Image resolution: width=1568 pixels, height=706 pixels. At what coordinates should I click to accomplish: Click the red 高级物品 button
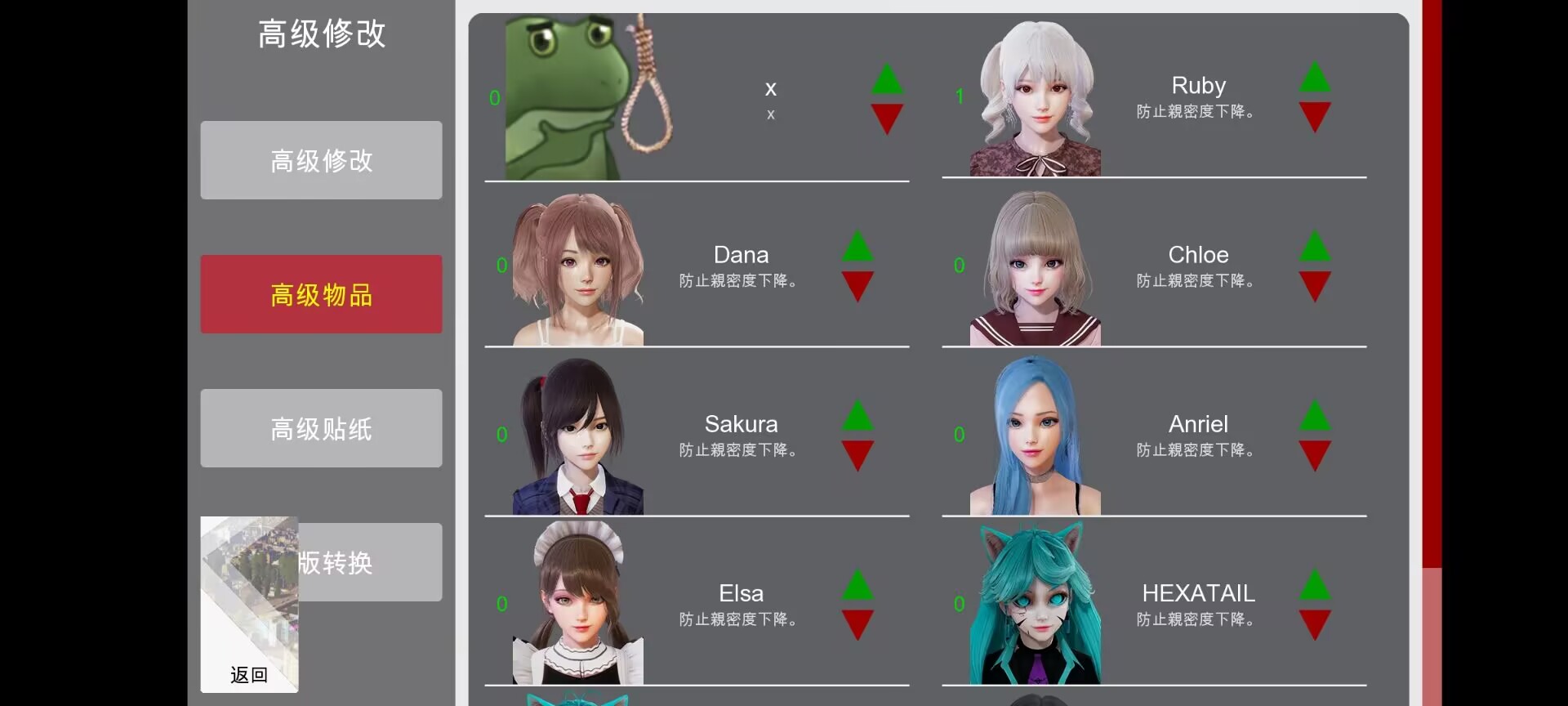320,294
